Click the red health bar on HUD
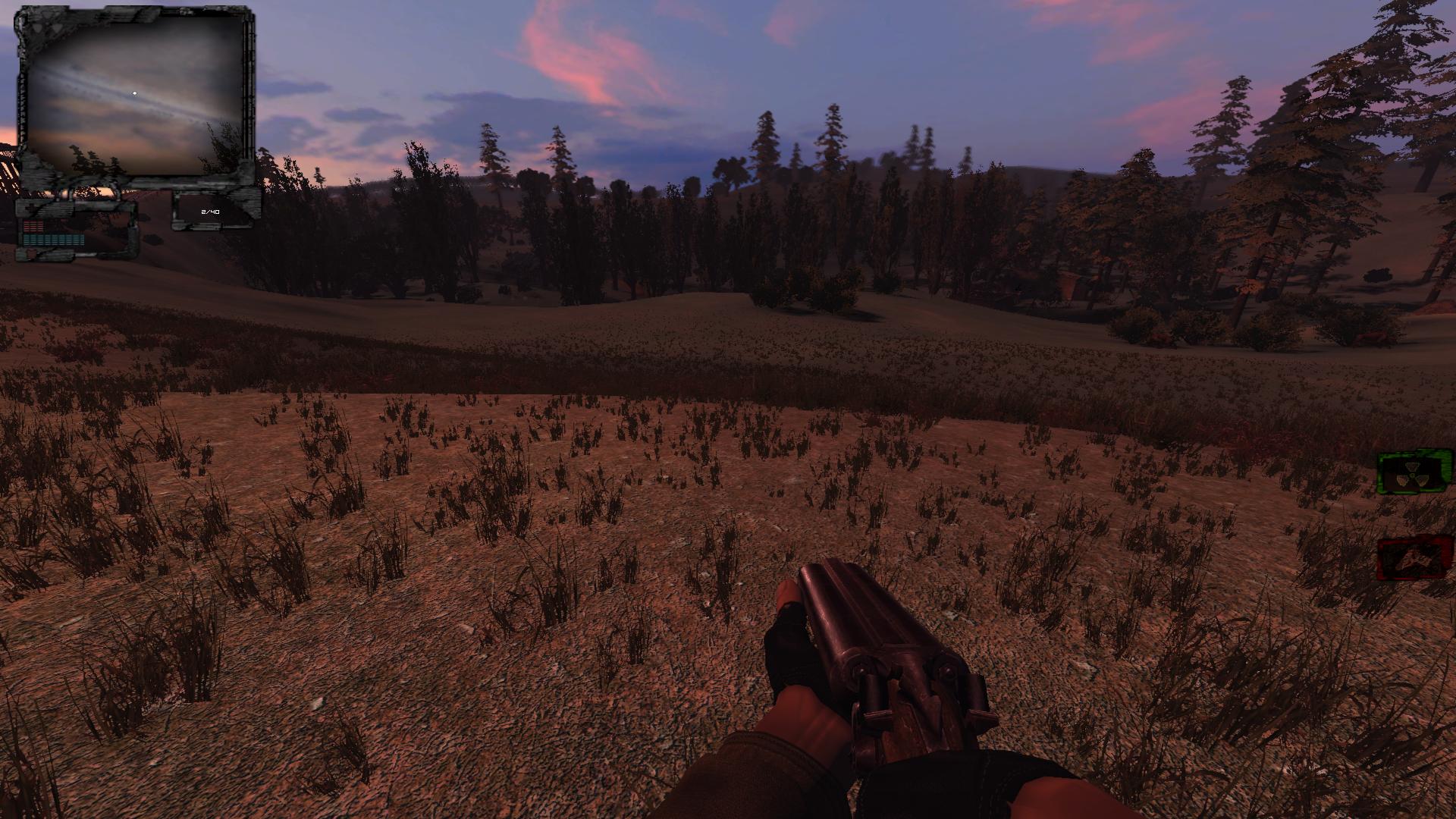 coord(33,225)
